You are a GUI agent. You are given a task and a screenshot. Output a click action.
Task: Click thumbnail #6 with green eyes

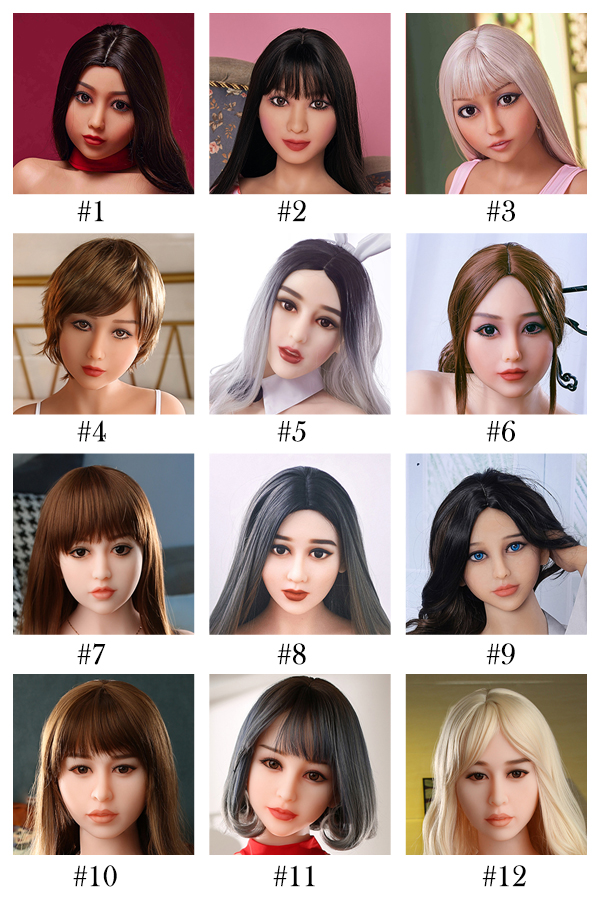coord(496,324)
